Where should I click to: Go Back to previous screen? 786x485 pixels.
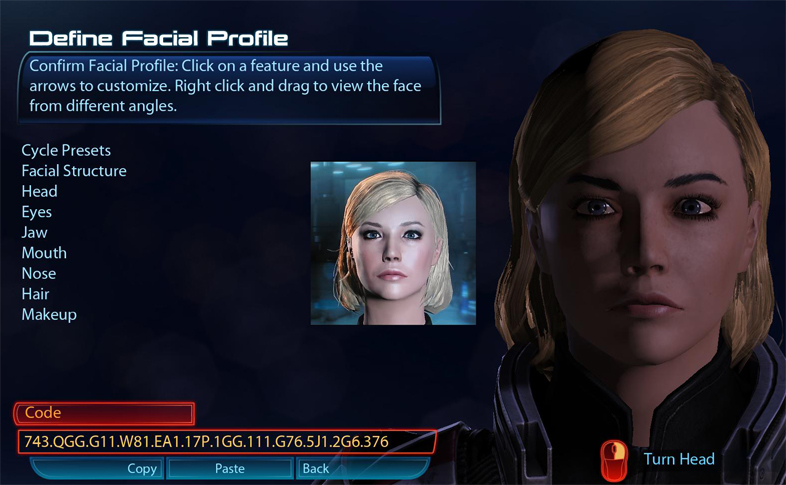(x=316, y=468)
